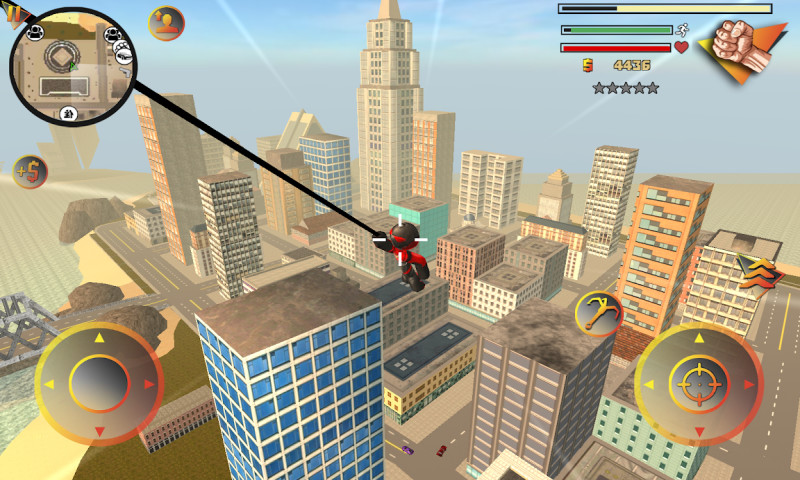This screenshot has width=800, height=480.
Task: Pause the game with the pause button
Action: click(14, 12)
